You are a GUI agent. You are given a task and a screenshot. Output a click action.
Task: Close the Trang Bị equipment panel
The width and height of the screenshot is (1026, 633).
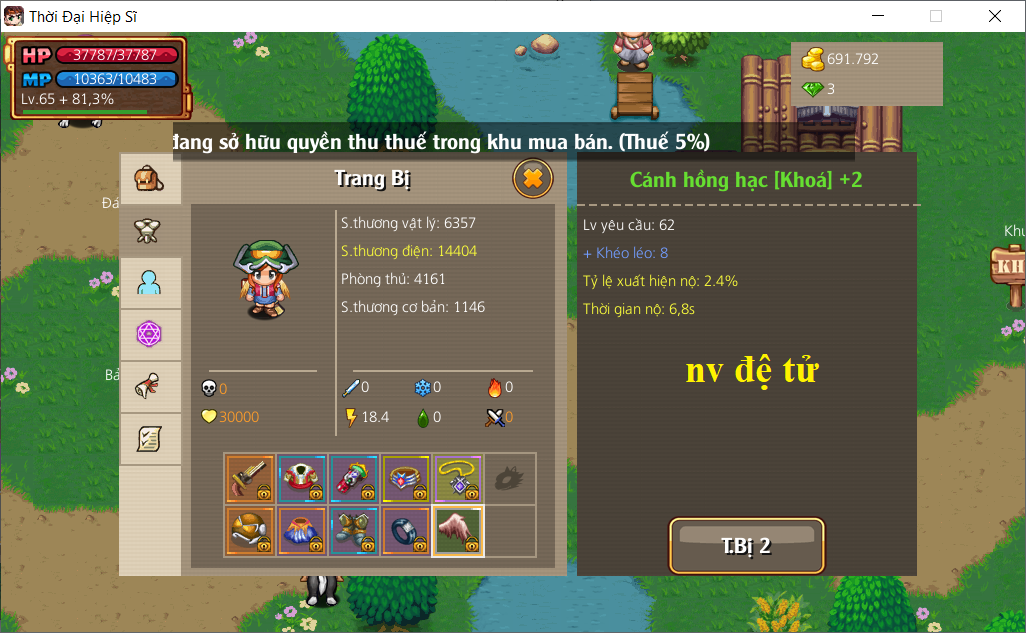[533, 179]
